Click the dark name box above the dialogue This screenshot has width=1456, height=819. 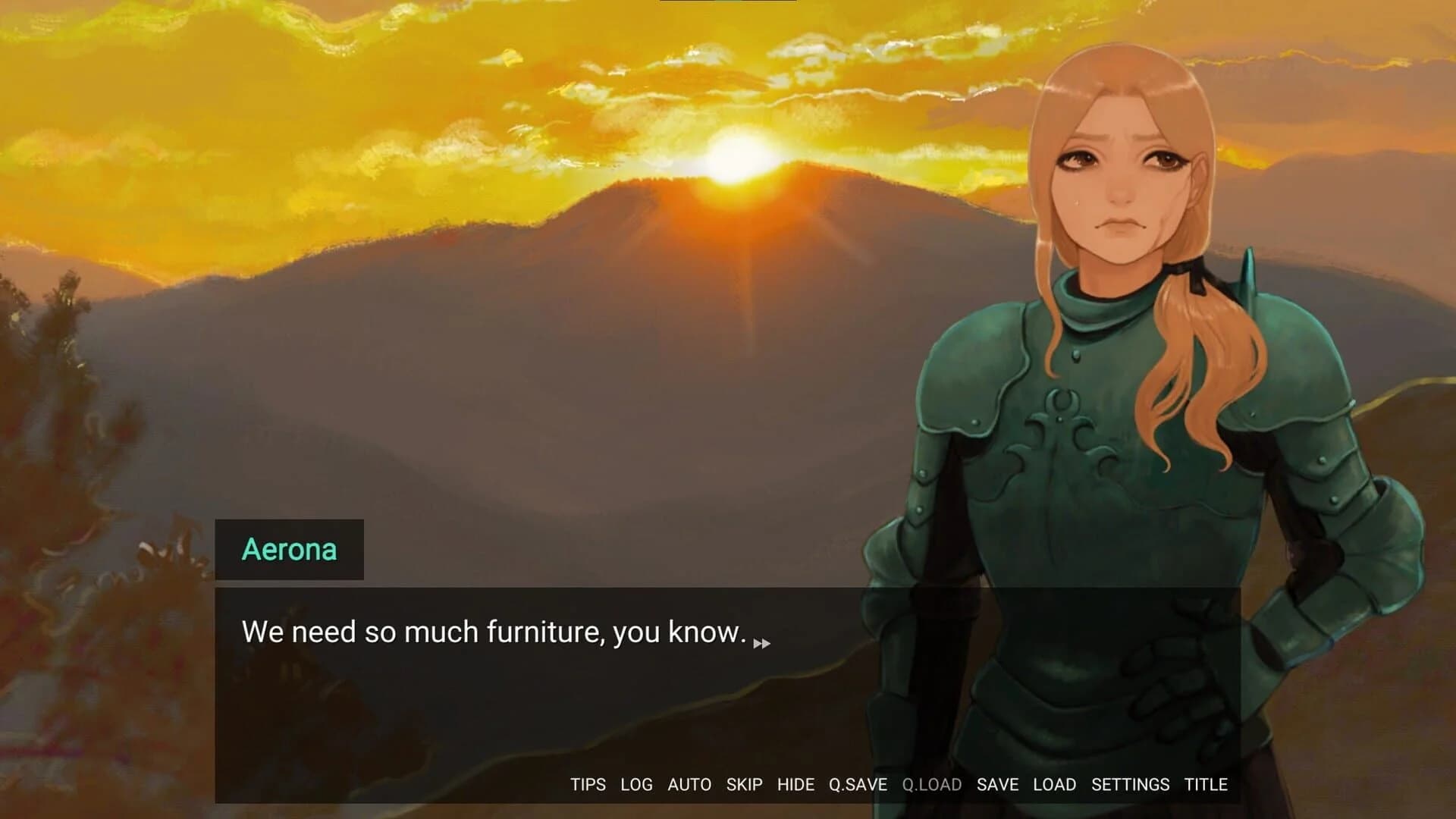[x=290, y=549]
